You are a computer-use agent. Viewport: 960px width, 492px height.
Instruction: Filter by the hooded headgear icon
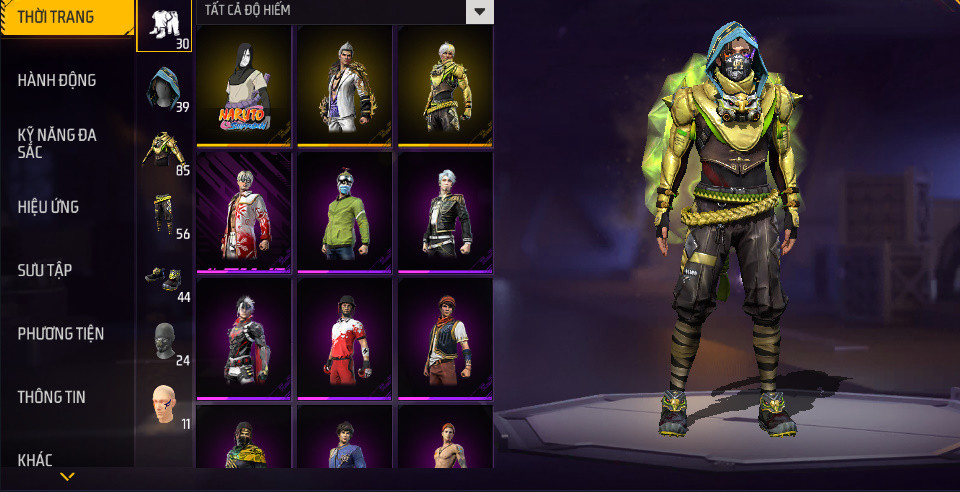point(164,88)
